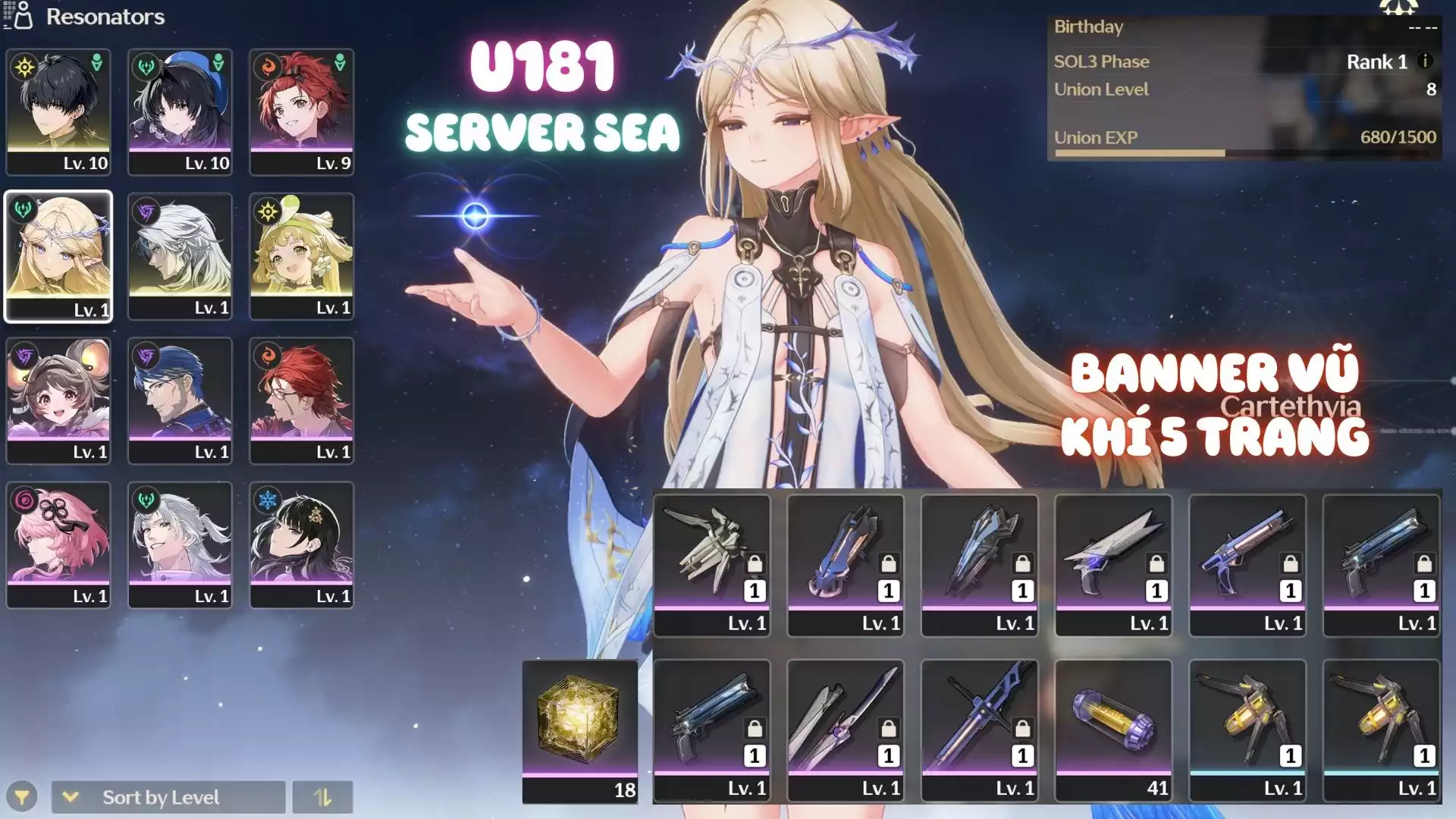Select the pink-haired resonator portrait
The image size is (1456, 819).
coord(58,544)
